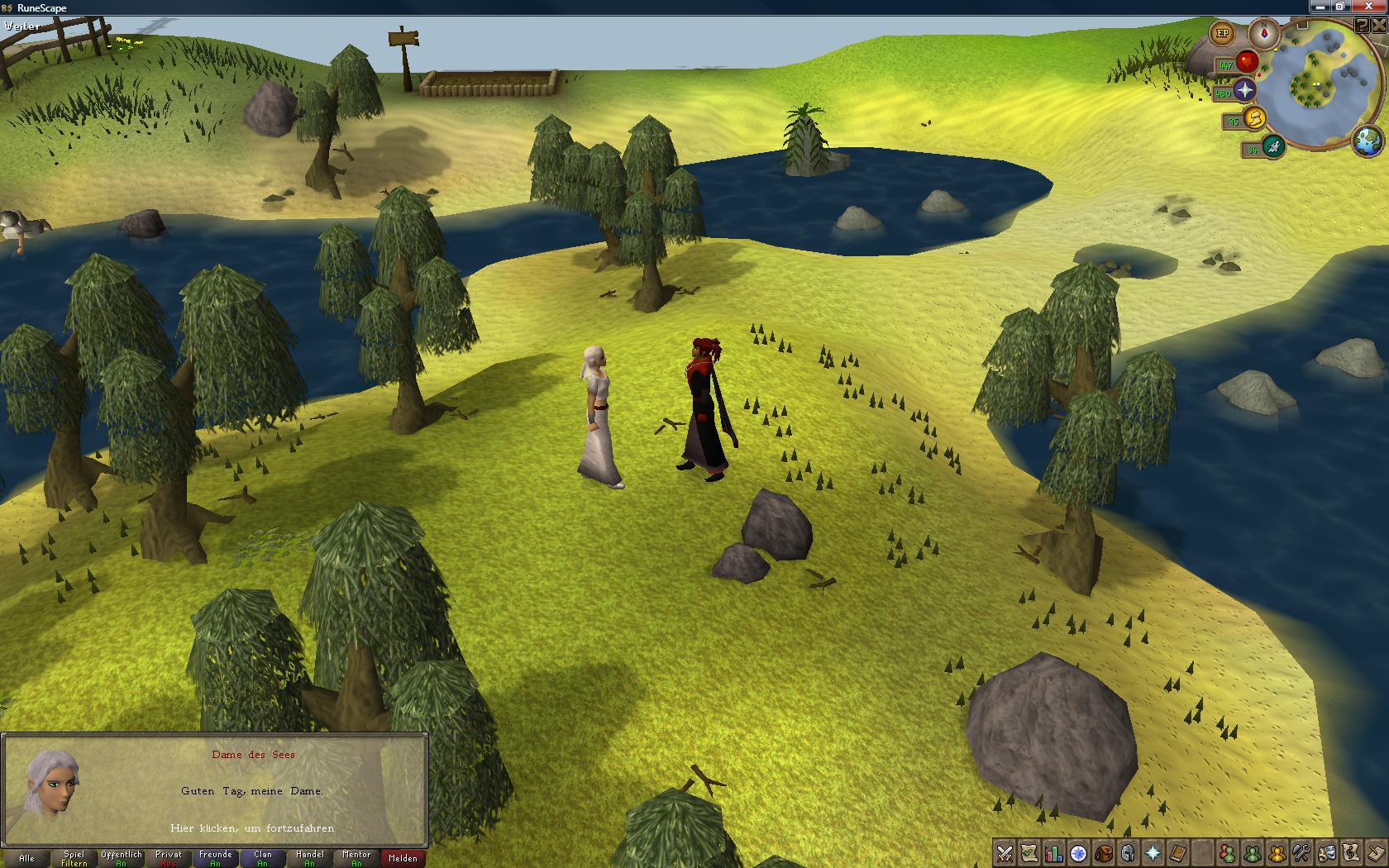Toggle the Privat chat filter
This screenshot has height=868, width=1389.
tap(168, 858)
